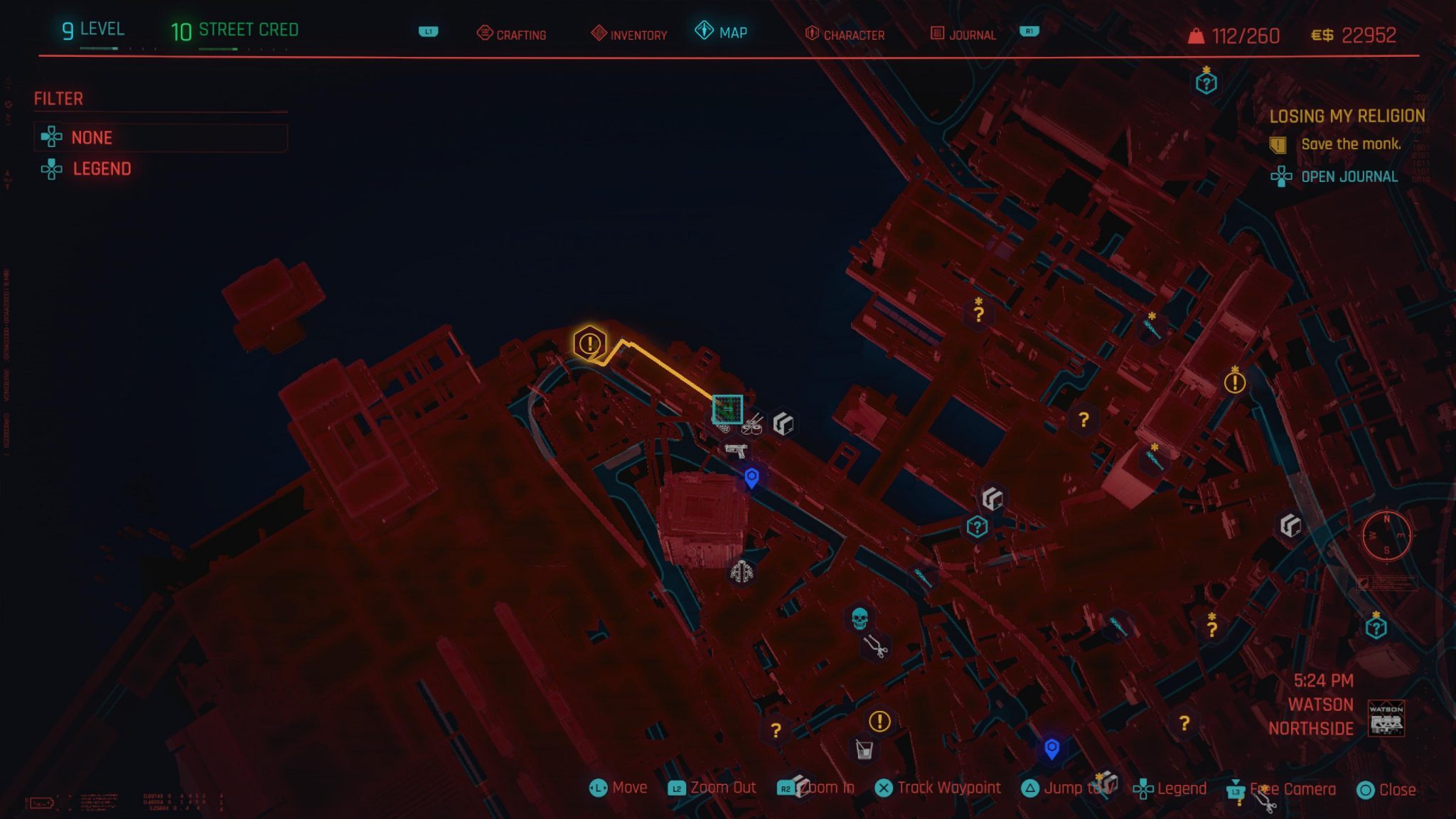Viewport: 1456px width, 819px height.
Task: Click the compass rose on the map
Action: (x=1386, y=535)
